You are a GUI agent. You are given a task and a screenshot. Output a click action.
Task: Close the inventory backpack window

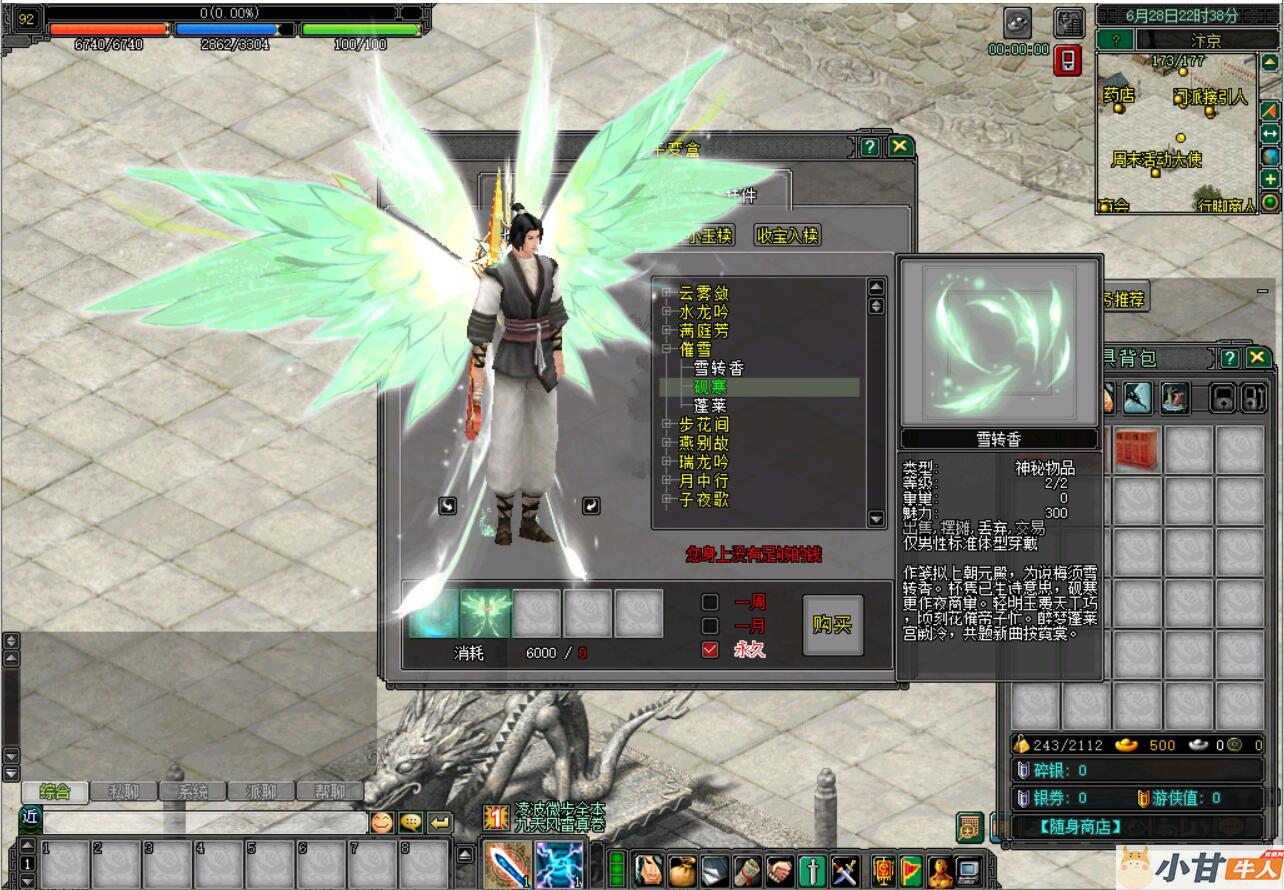[x=1257, y=358]
